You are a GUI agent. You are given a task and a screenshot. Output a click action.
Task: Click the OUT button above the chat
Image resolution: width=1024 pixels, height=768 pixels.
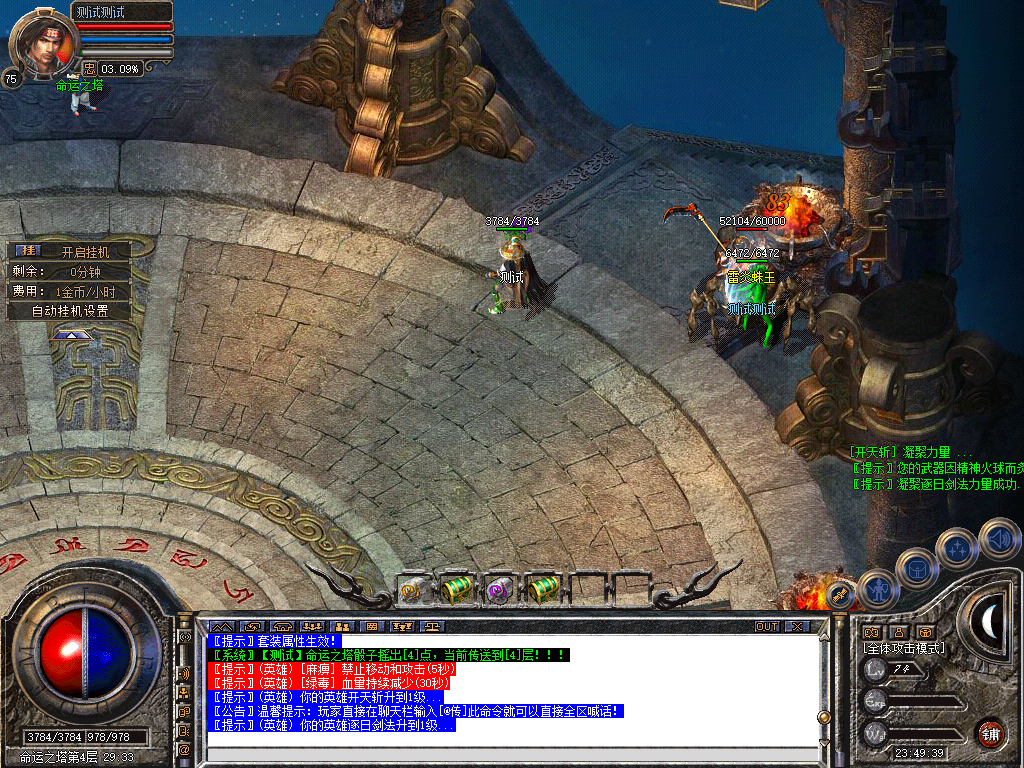pos(767,627)
